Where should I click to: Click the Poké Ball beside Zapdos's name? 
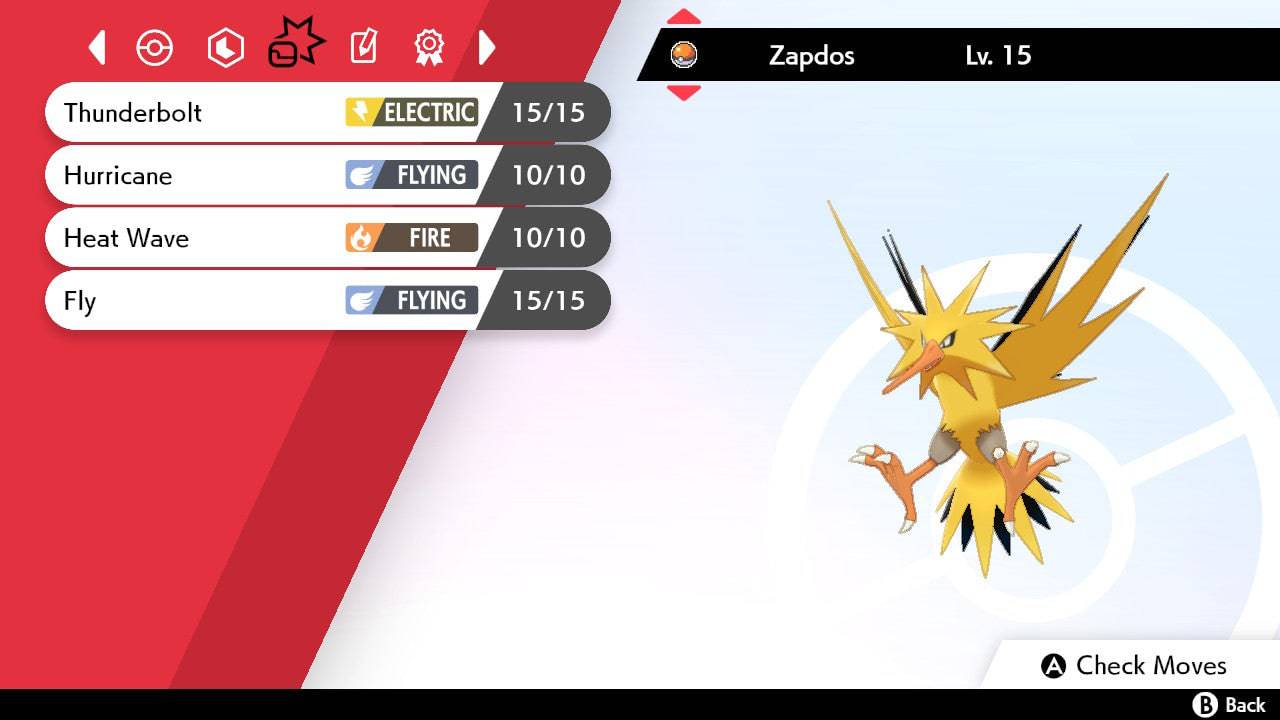click(x=686, y=55)
